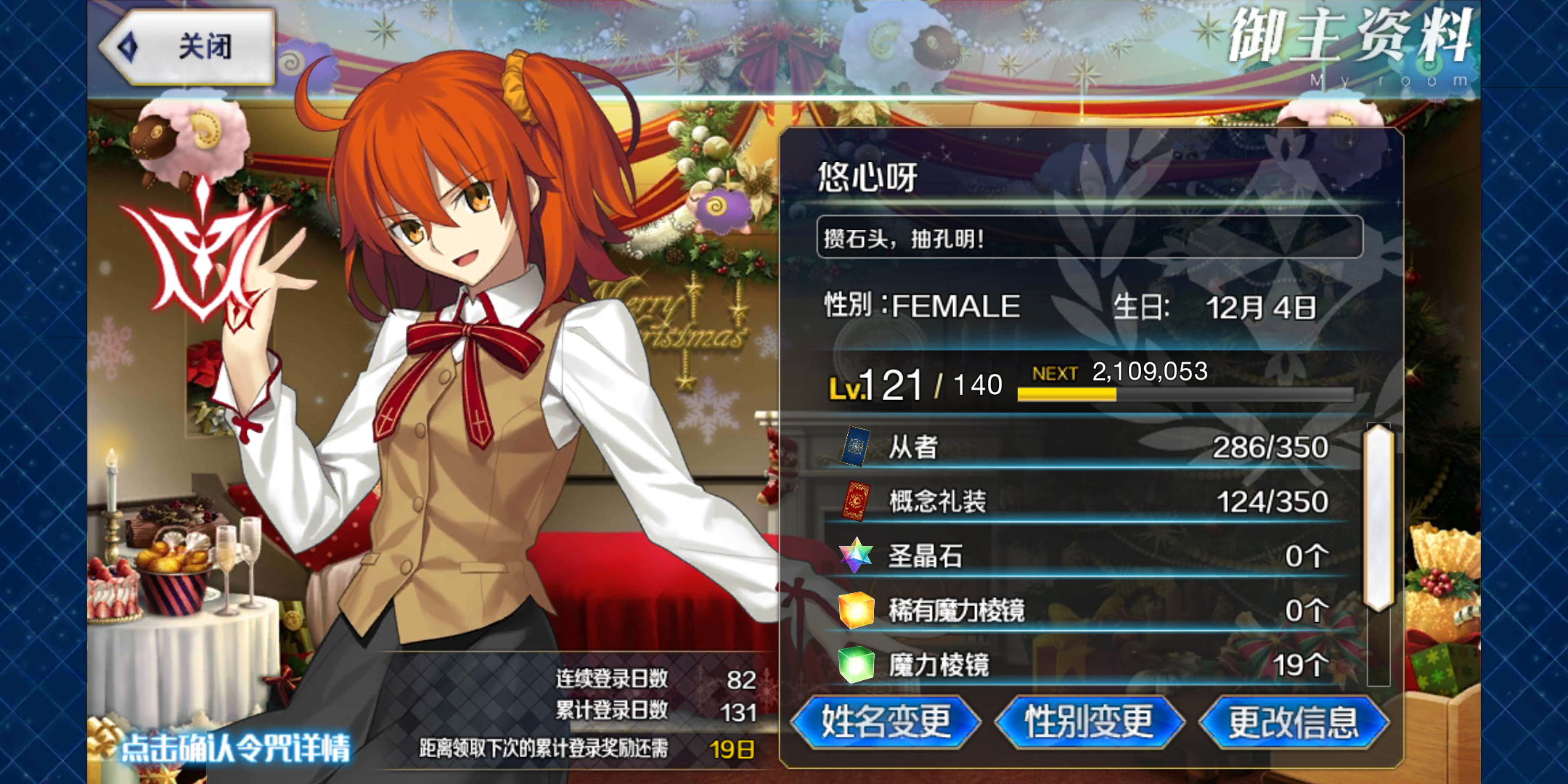This screenshot has width=1568, height=784.
Task: Open the 姓名变更 name change dialog
Action: pyautogui.click(x=886, y=722)
